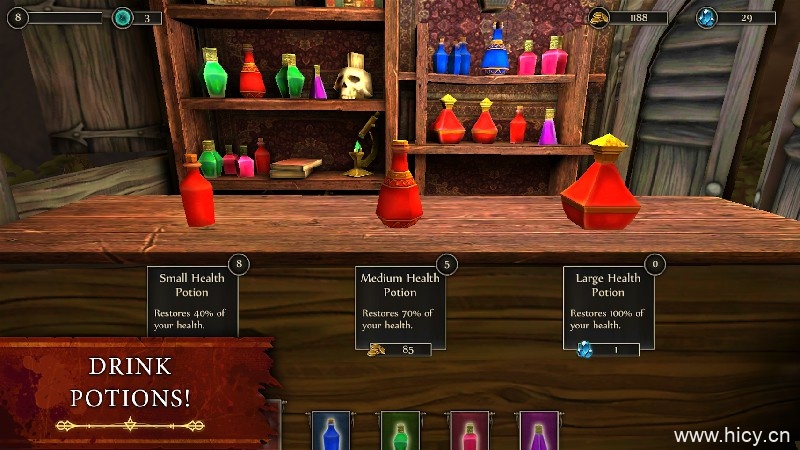Buy Medium Health Potion for 85 gold
The width and height of the screenshot is (800, 450).
400,349
